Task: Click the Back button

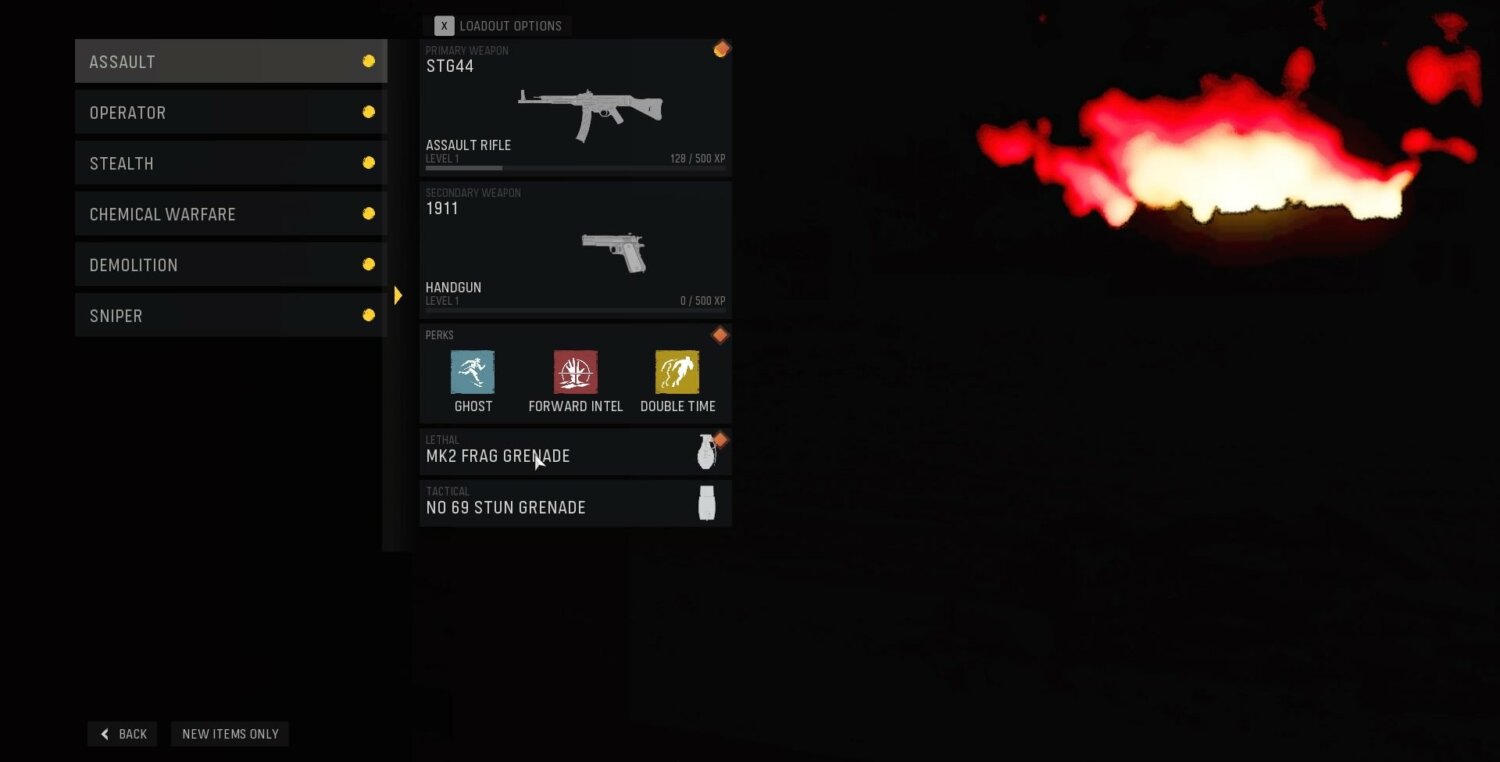Action: (x=121, y=733)
